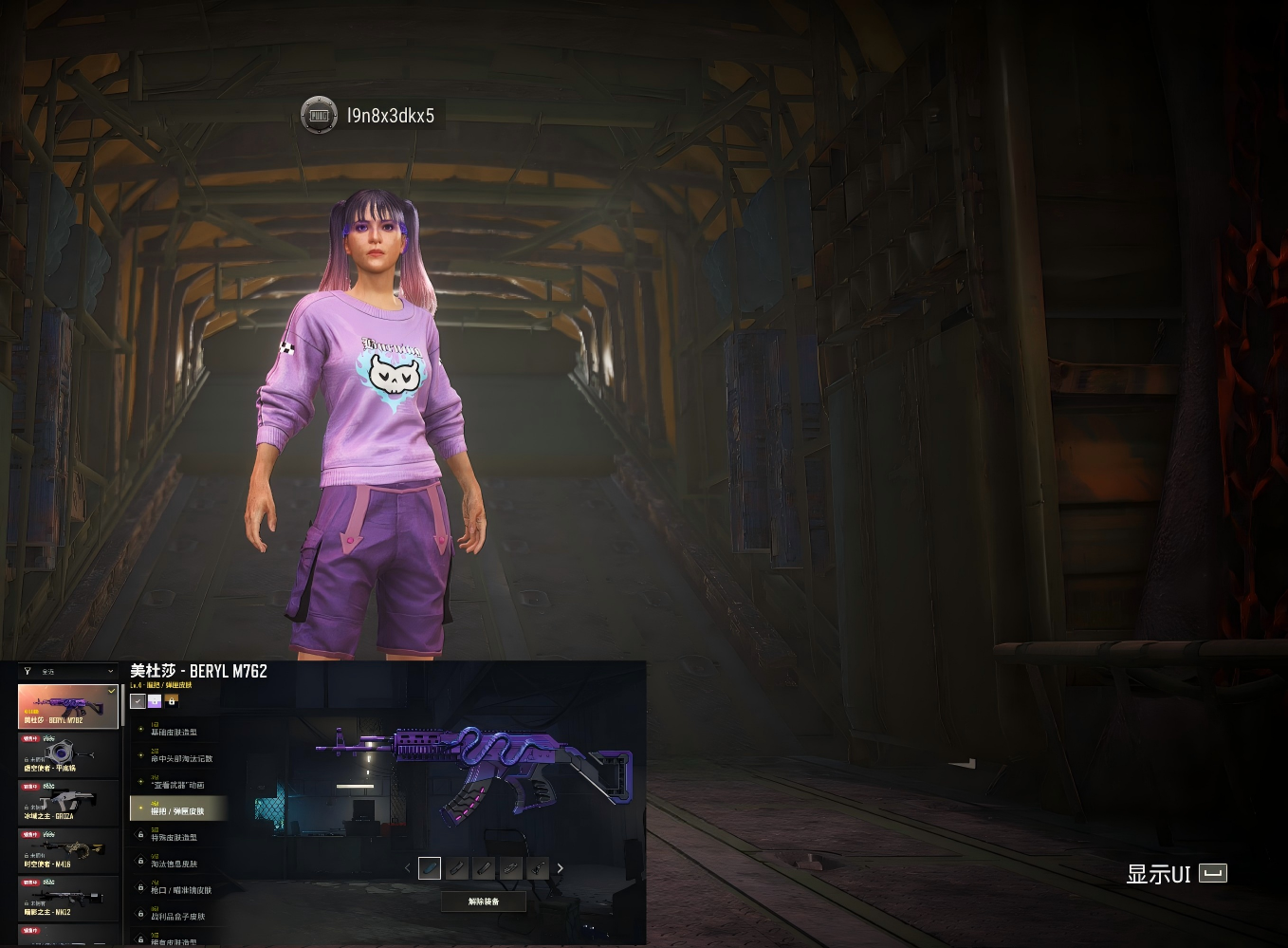Screen dimensions: 1288x948
Task: Show next attachment skins with right arrow
Action: tap(560, 868)
